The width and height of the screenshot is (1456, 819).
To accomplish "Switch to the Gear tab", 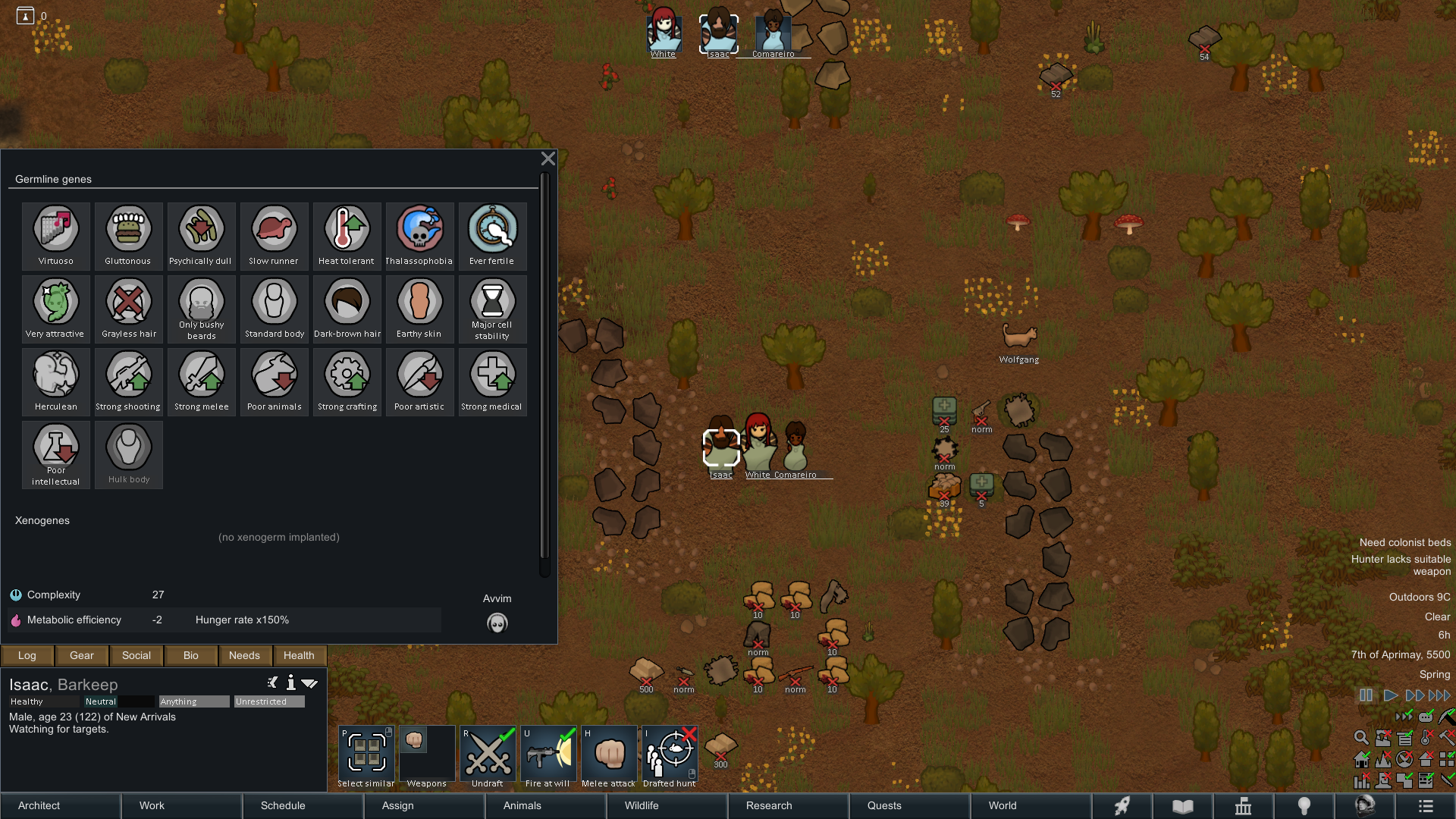I will pyautogui.click(x=82, y=655).
